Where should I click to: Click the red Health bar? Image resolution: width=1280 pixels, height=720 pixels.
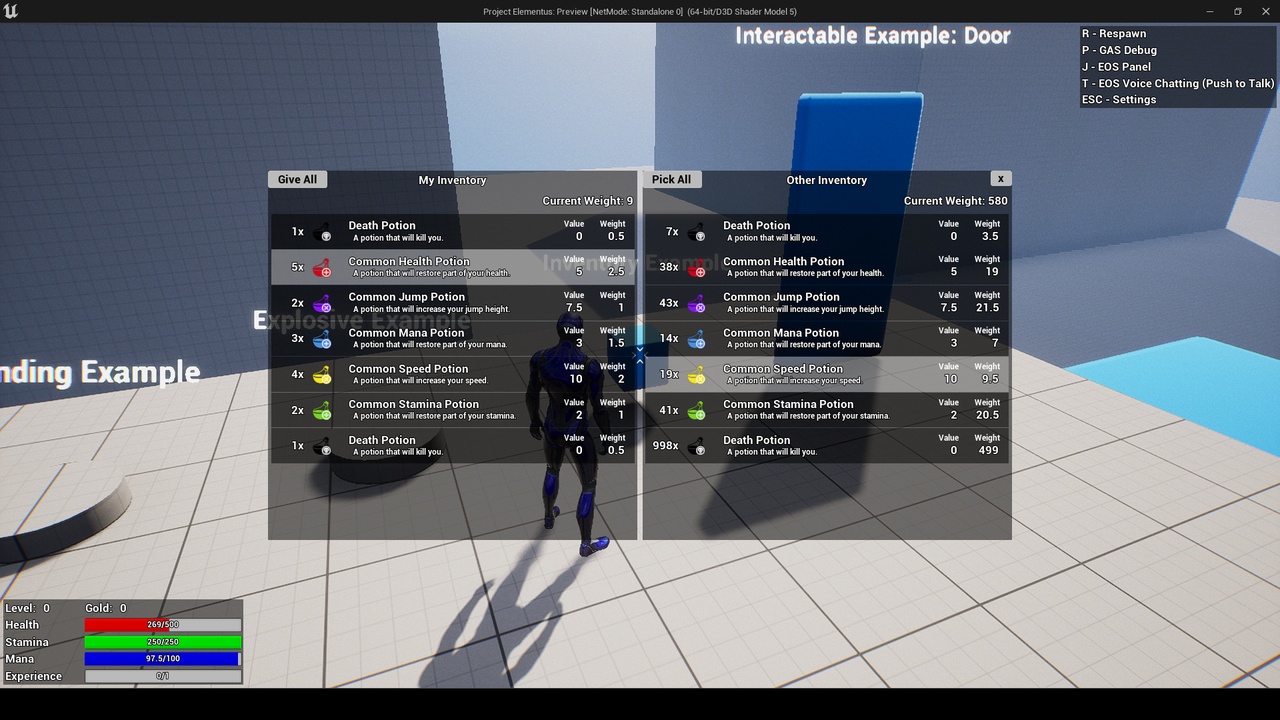tap(162, 624)
